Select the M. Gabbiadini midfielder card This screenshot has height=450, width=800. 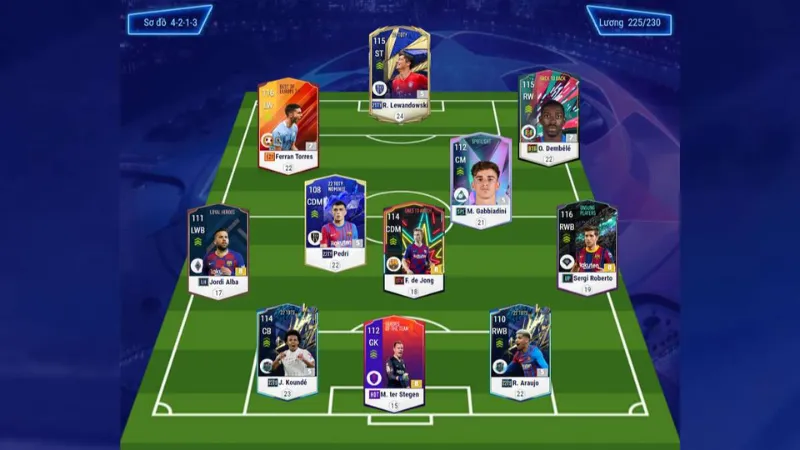pyautogui.click(x=480, y=176)
